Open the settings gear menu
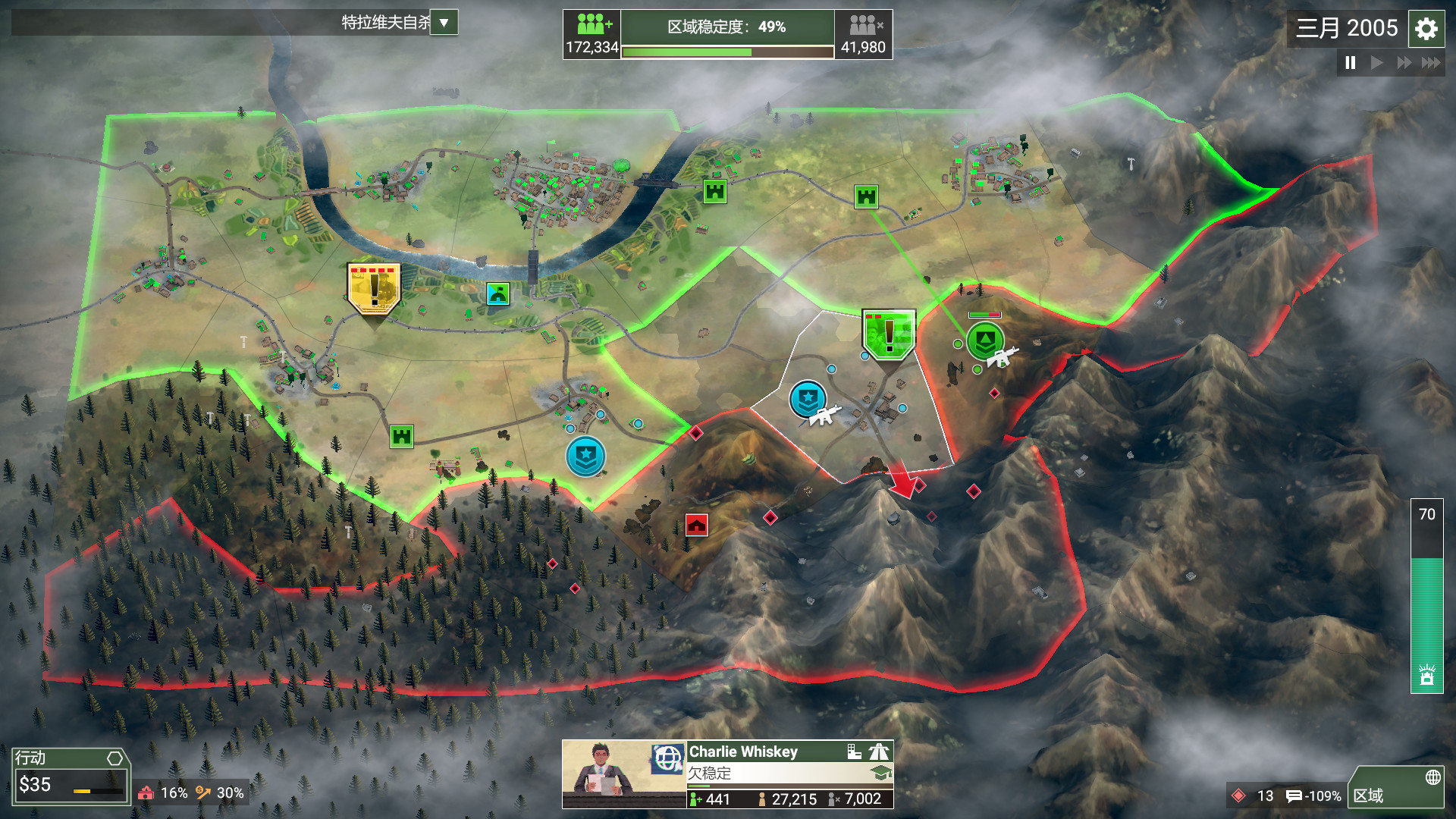The width and height of the screenshot is (1456, 819). [1426, 29]
